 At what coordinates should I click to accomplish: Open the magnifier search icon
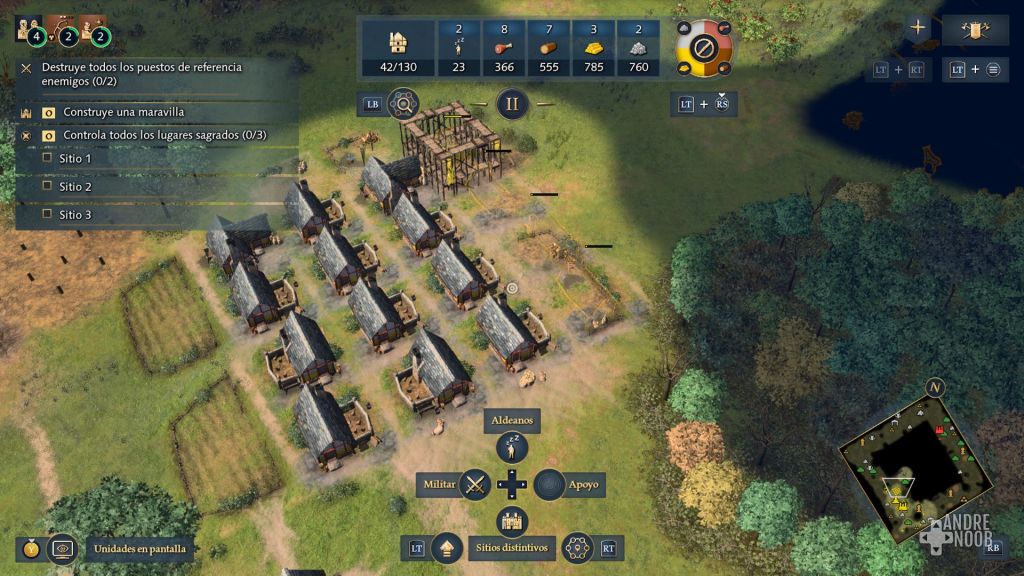(x=403, y=103)
